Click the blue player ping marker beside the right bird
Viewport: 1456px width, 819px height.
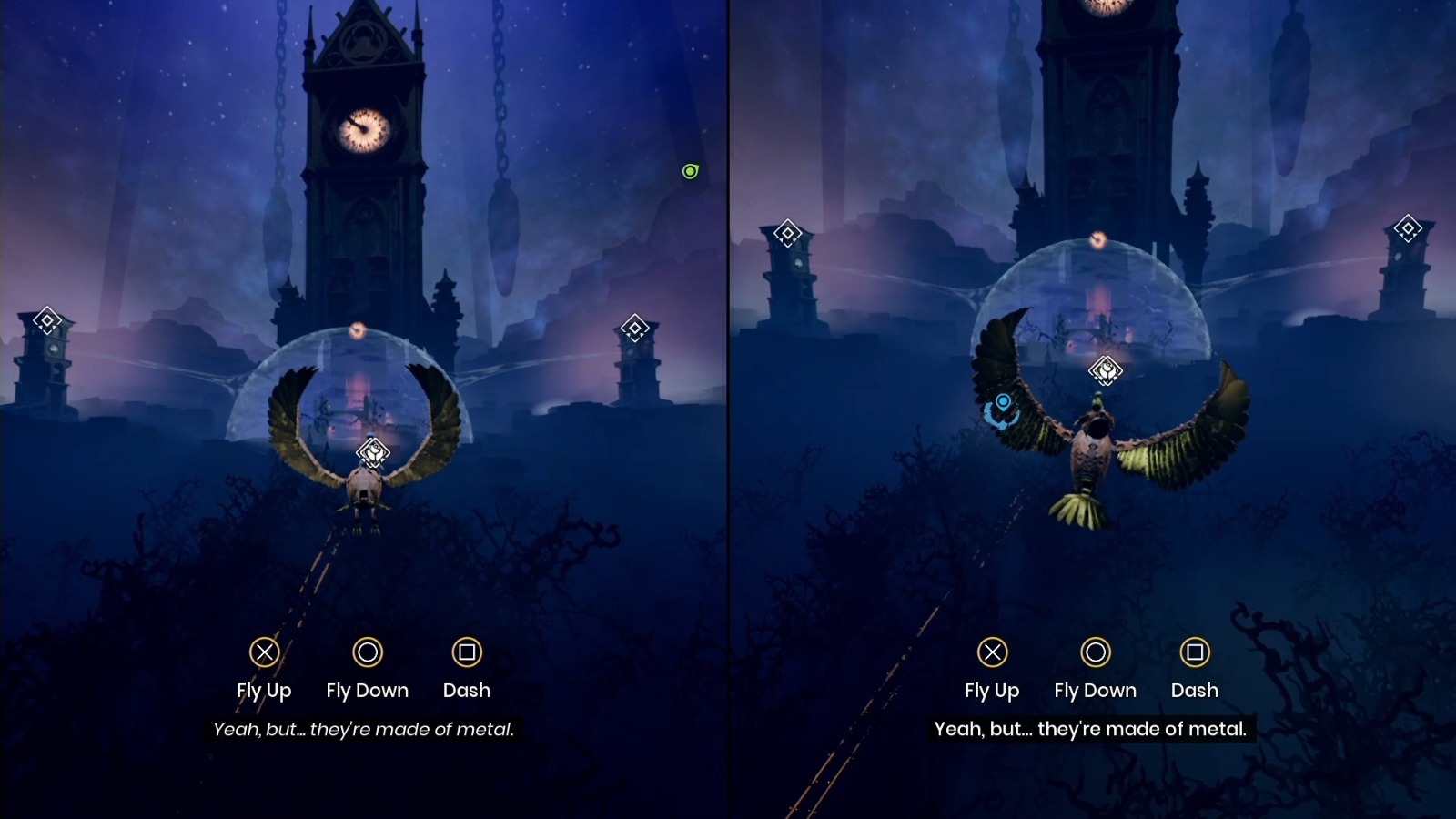click(1003, 406)
